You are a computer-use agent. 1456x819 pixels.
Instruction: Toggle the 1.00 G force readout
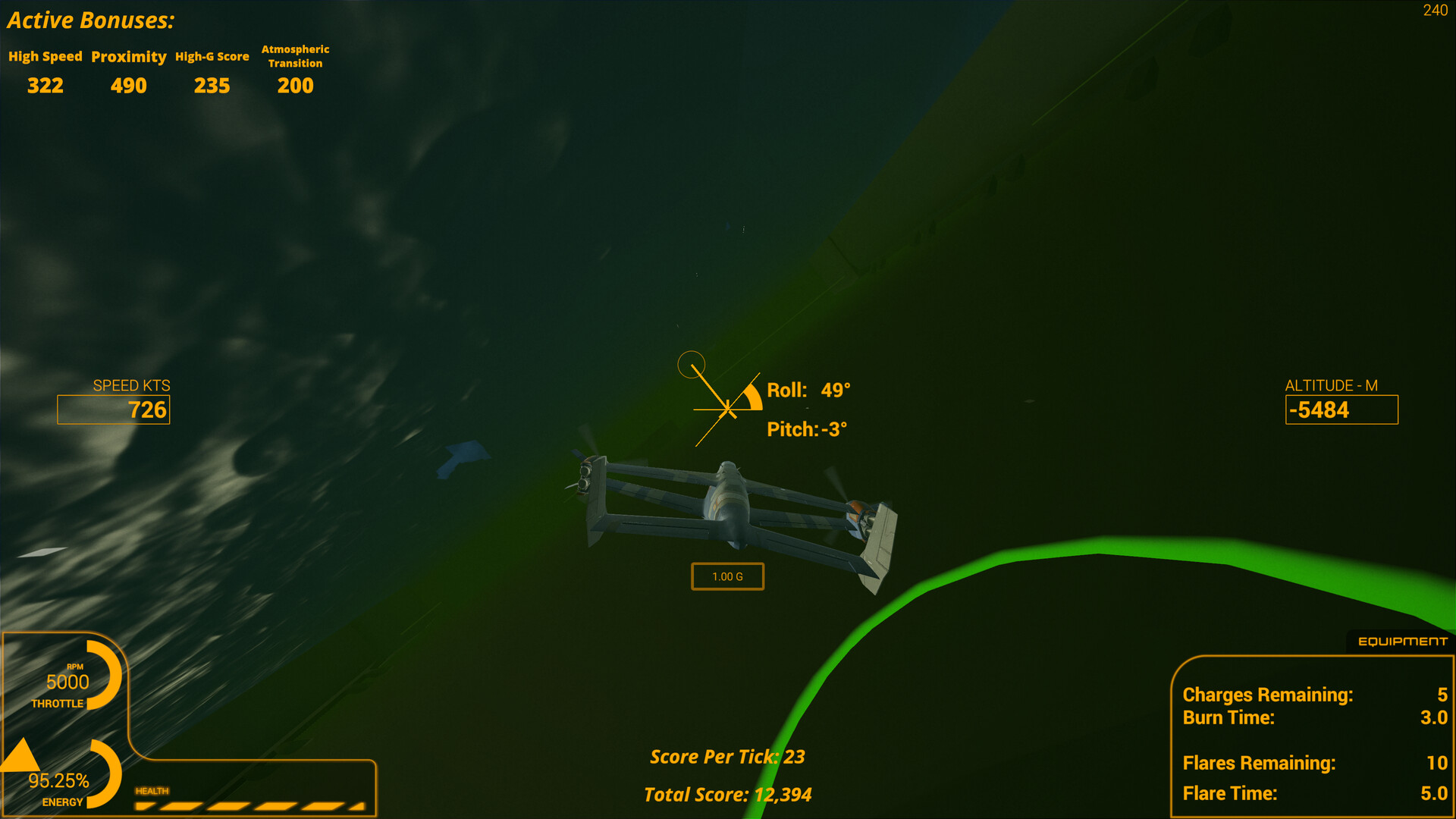[727, 576]
